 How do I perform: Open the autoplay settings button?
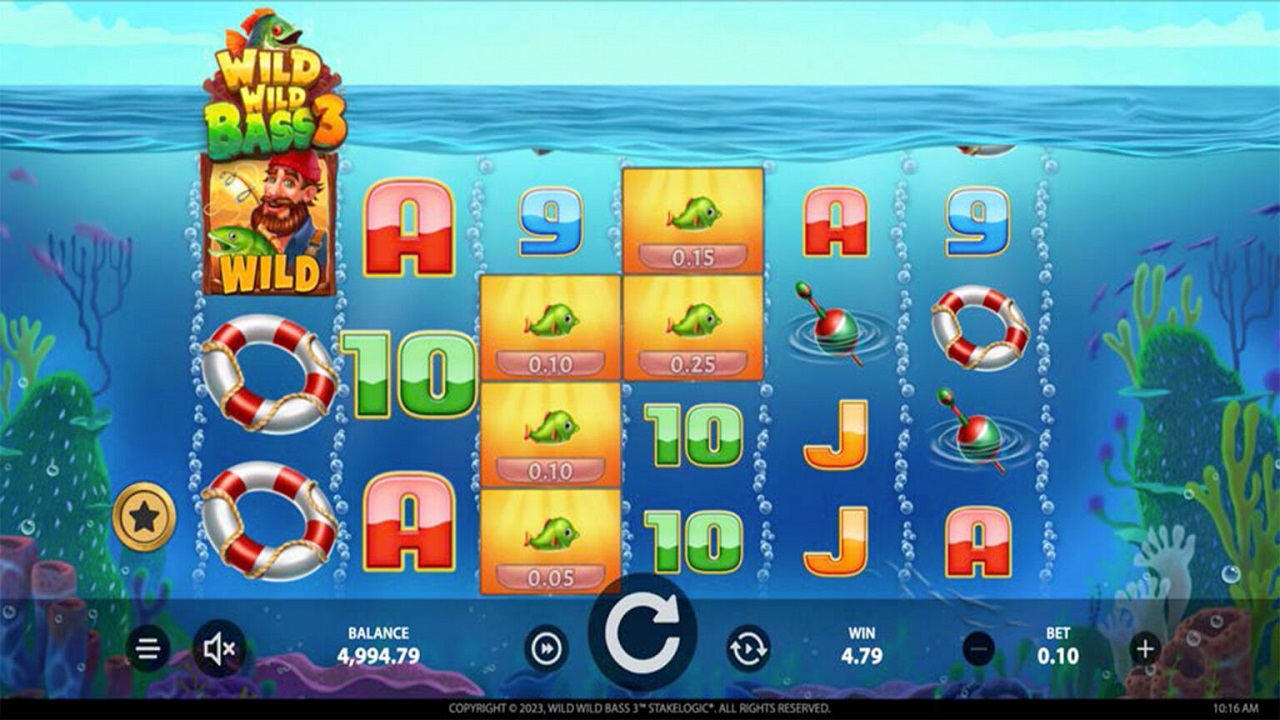[x=748, y=649]
